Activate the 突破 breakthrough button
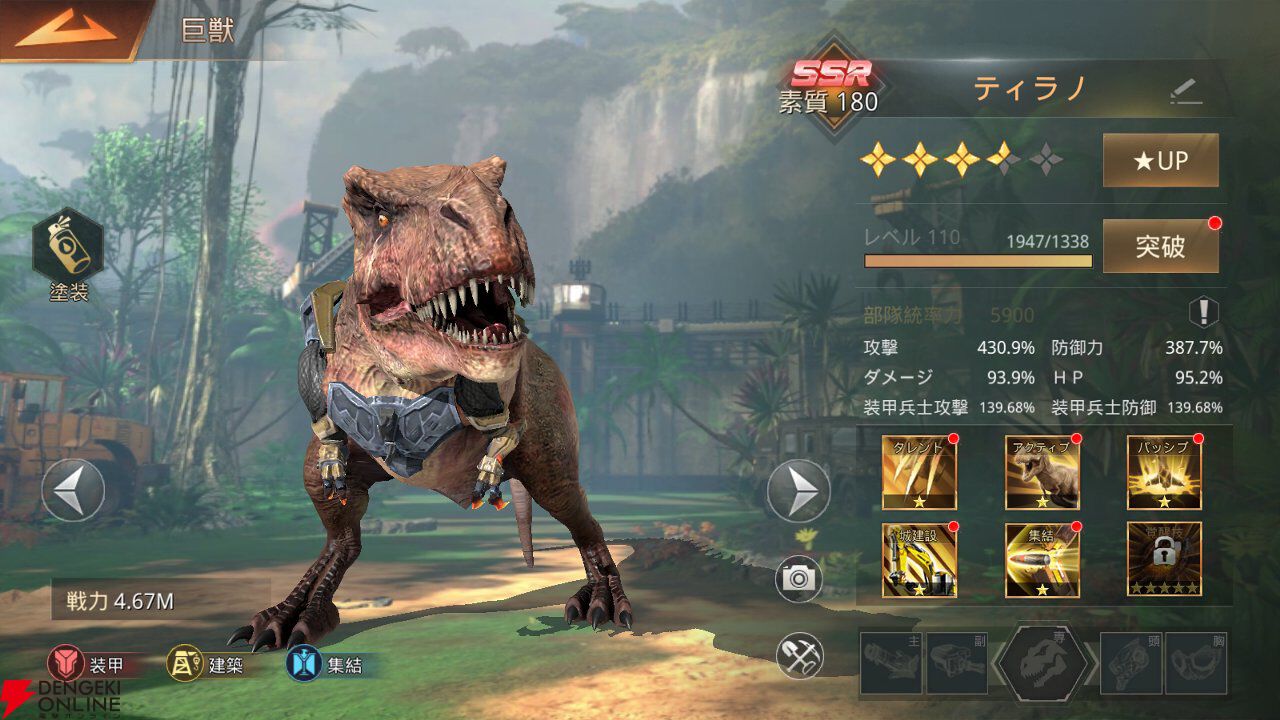Image resolution: width=1280 pixels, height=720 pixels. pyautogui.click(x=1160, y=246)
